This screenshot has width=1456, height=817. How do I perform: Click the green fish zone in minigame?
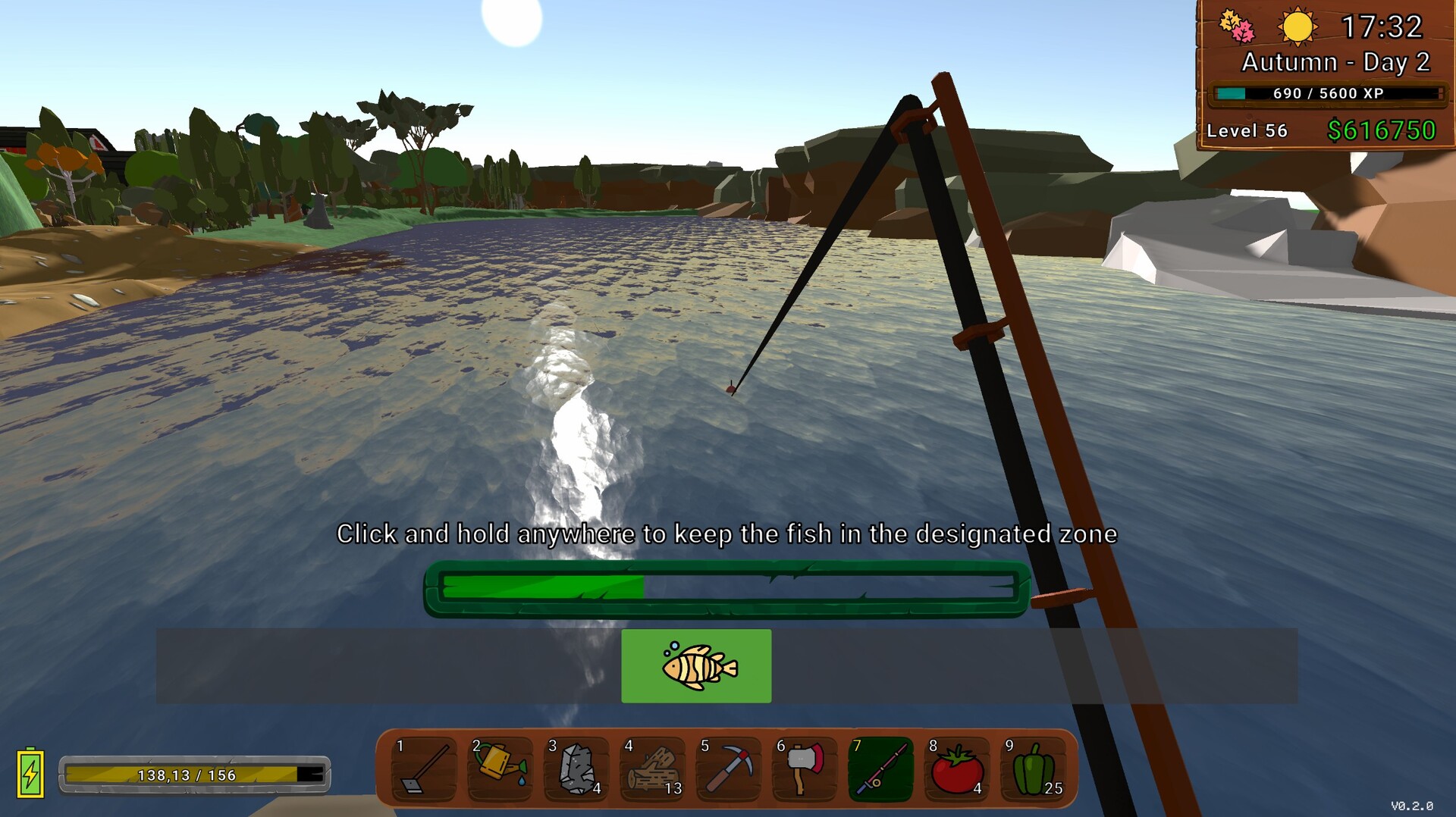[696, 666]
